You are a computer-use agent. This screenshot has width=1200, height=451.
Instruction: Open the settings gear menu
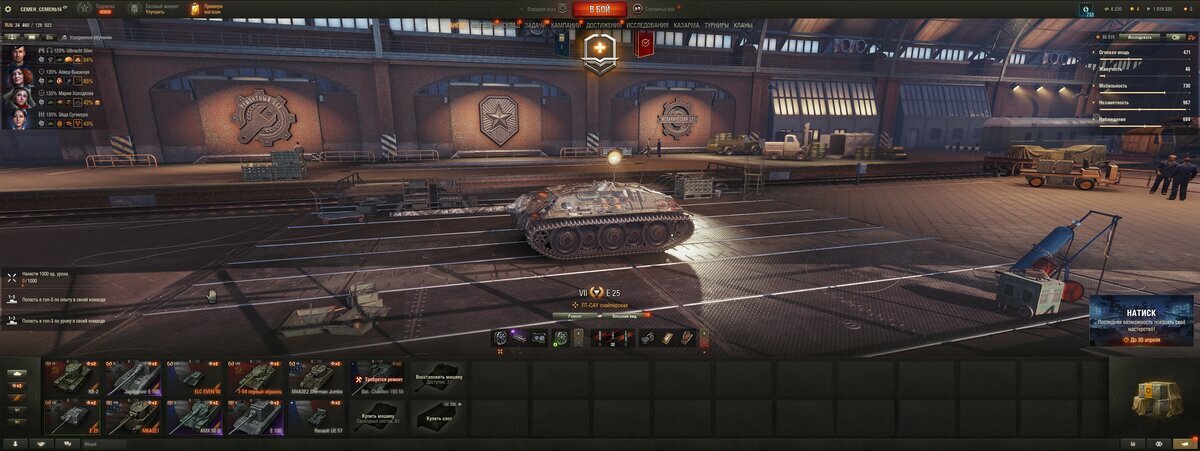10,8
